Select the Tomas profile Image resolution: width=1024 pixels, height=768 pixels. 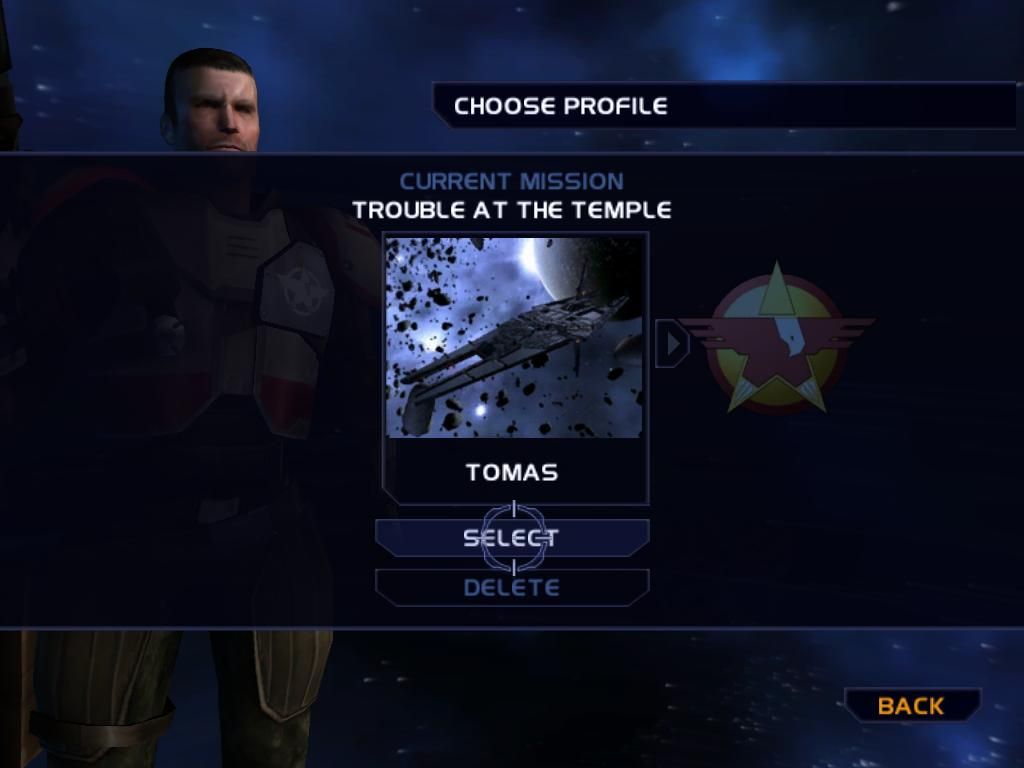511,538
